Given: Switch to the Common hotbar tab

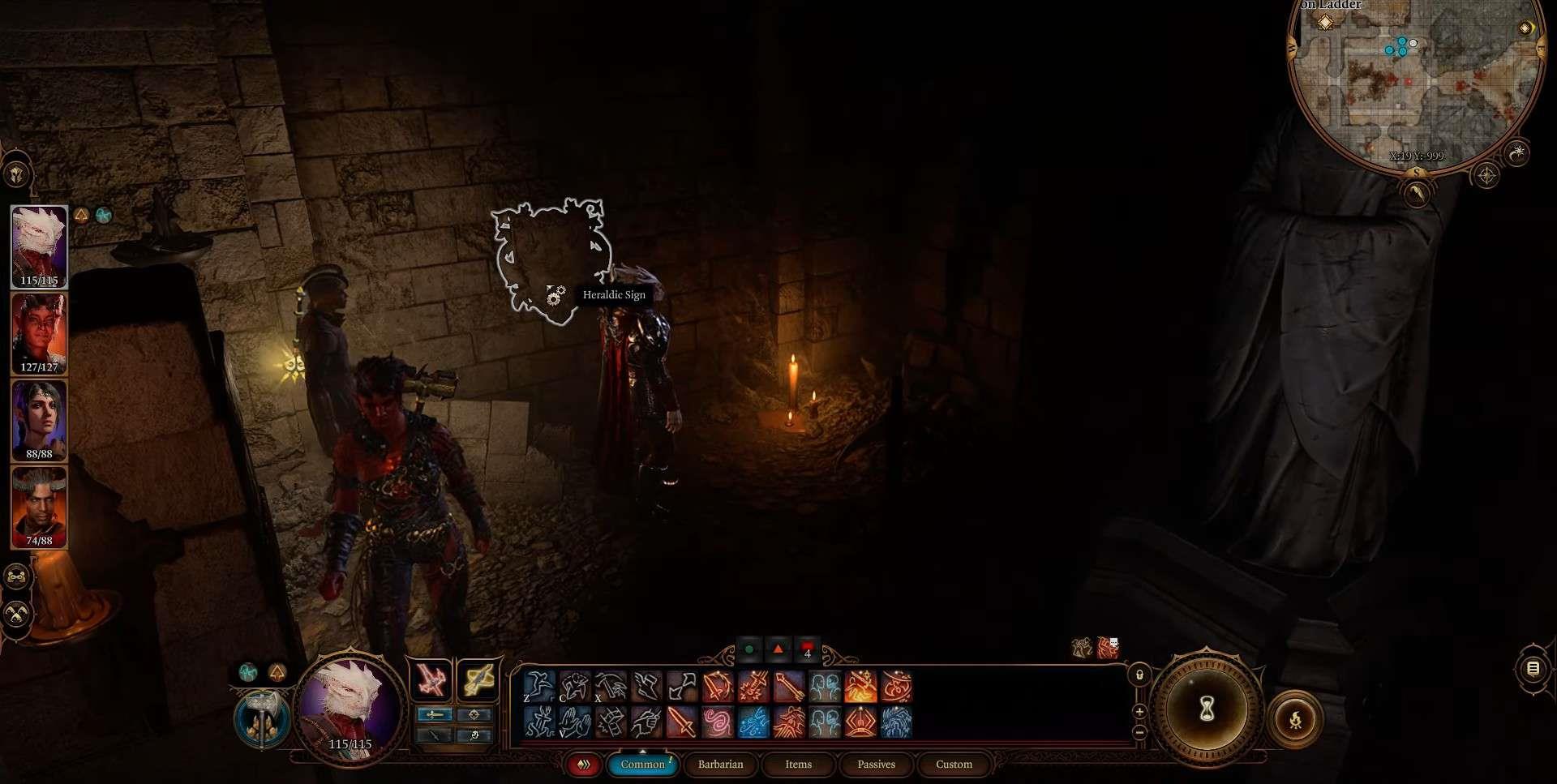Looking at the screenshot, I should point(642,764).
